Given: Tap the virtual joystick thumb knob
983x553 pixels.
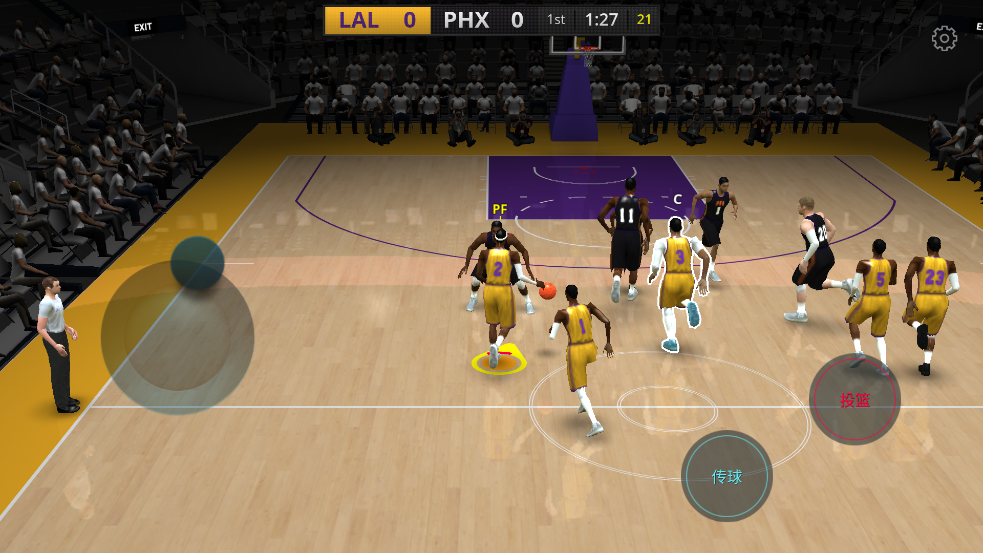Looking at the screenshot, I should [x=197, y=263].
